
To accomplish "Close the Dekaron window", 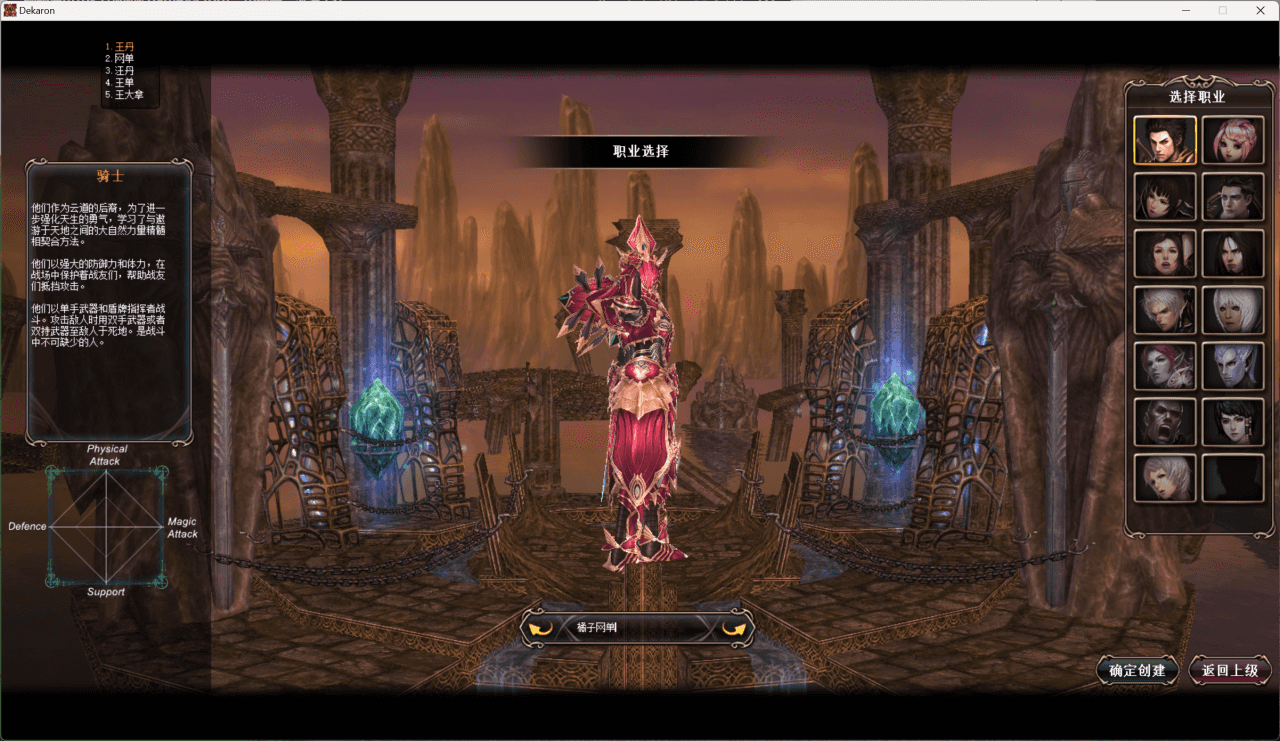I will [1257, 10].
